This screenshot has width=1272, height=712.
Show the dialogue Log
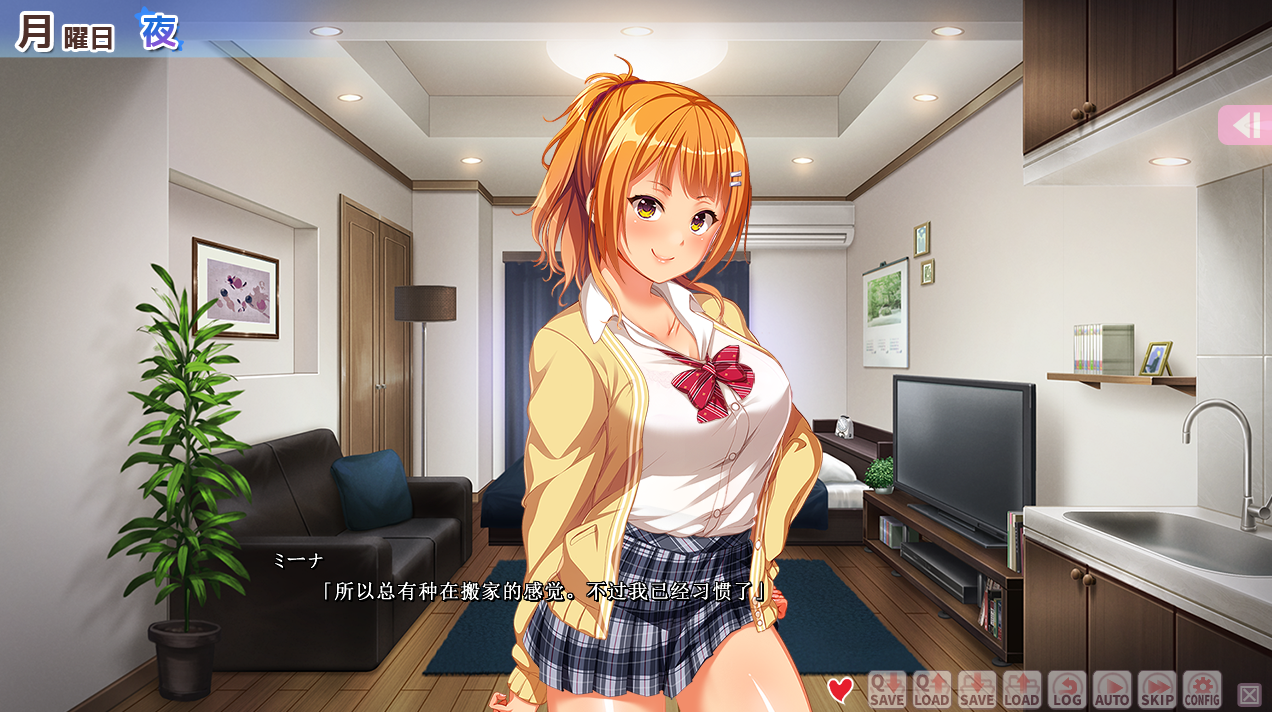(1066, 689)
